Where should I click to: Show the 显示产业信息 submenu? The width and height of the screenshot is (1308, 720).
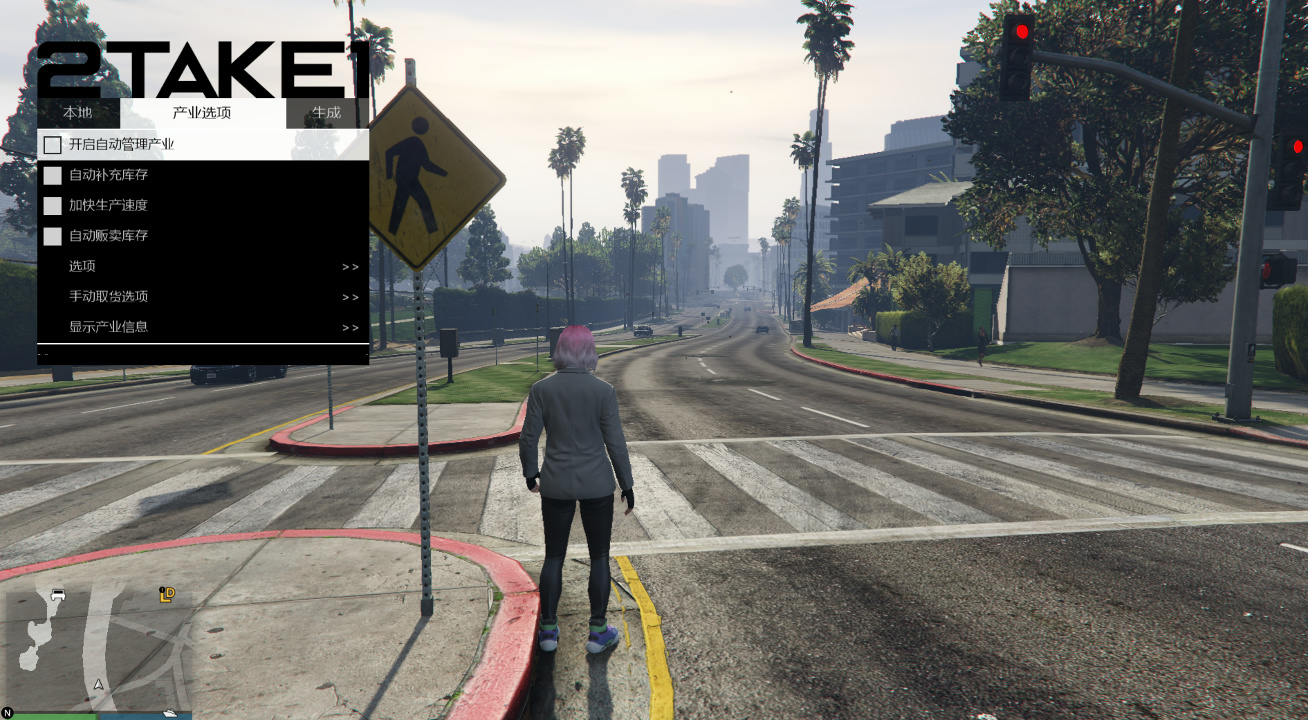point(202,327)
